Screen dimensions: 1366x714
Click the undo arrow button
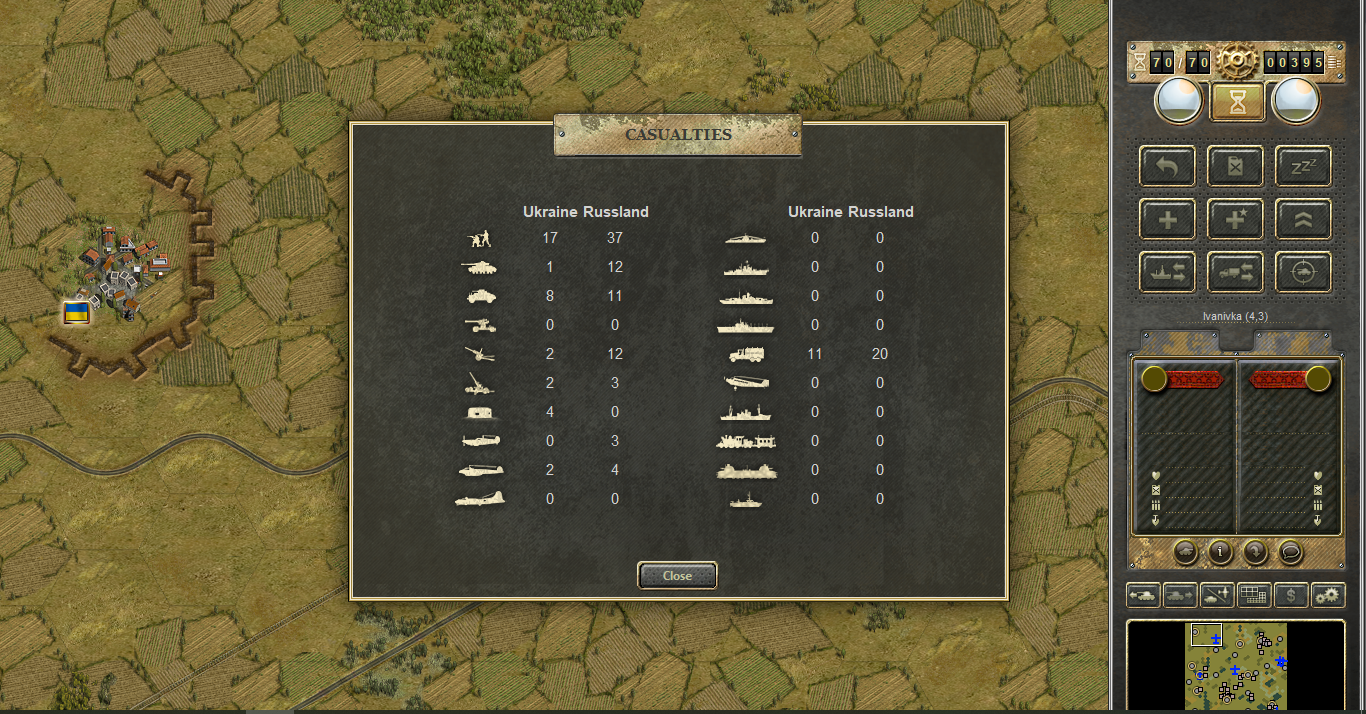click(x=1167, y=166)
